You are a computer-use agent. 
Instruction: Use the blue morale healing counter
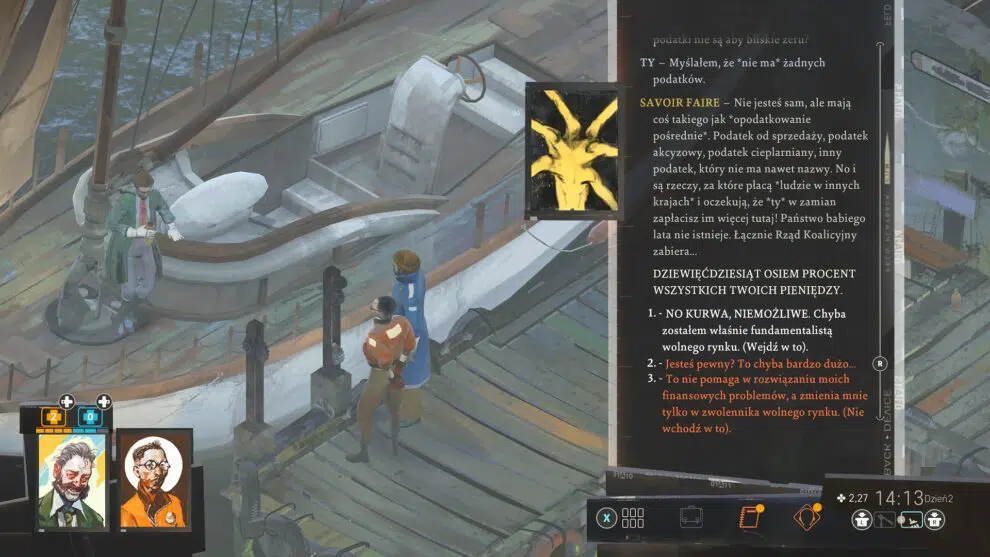[x=88, y=415]
